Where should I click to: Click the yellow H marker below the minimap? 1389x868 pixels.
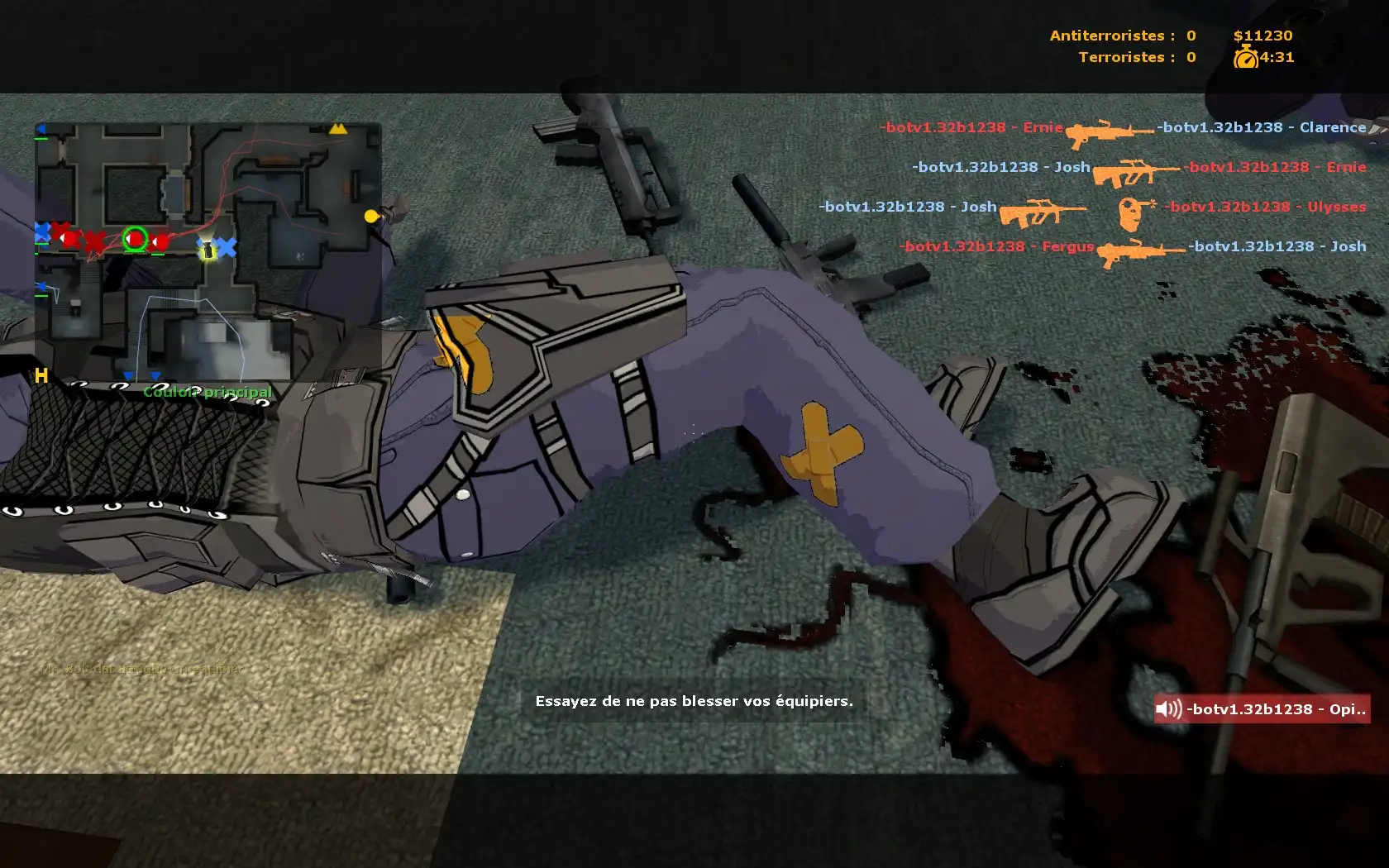pos(41,377)
